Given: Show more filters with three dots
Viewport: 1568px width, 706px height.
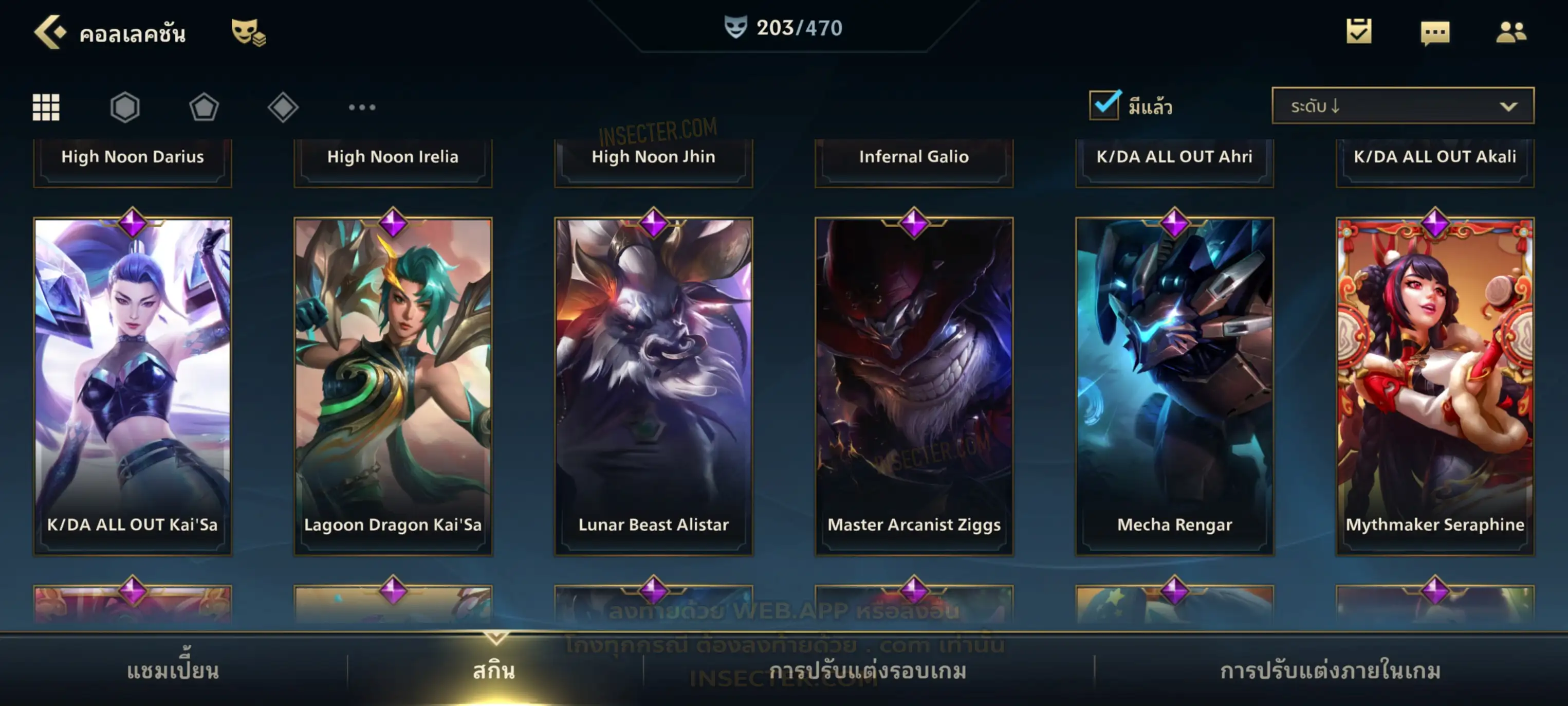Looking at the screenshot, I should click(x=362, y=108).
